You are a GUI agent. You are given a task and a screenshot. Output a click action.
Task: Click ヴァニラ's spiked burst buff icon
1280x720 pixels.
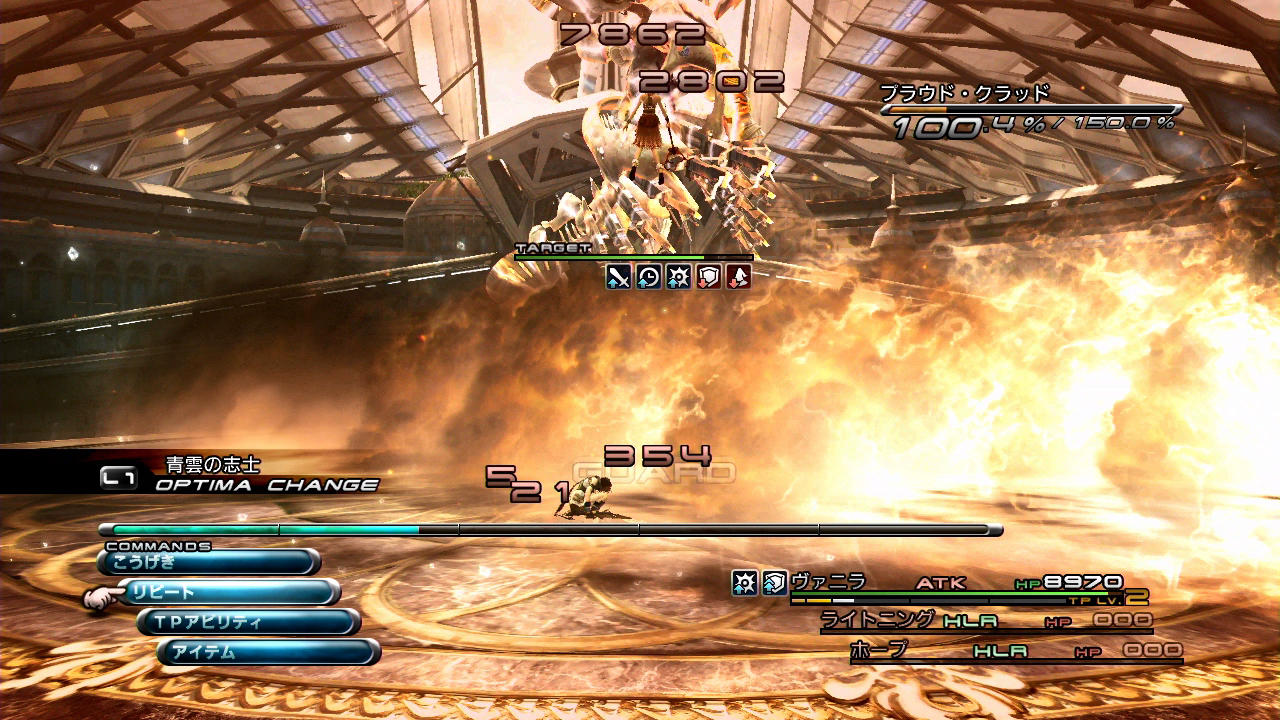coord(744,582)
